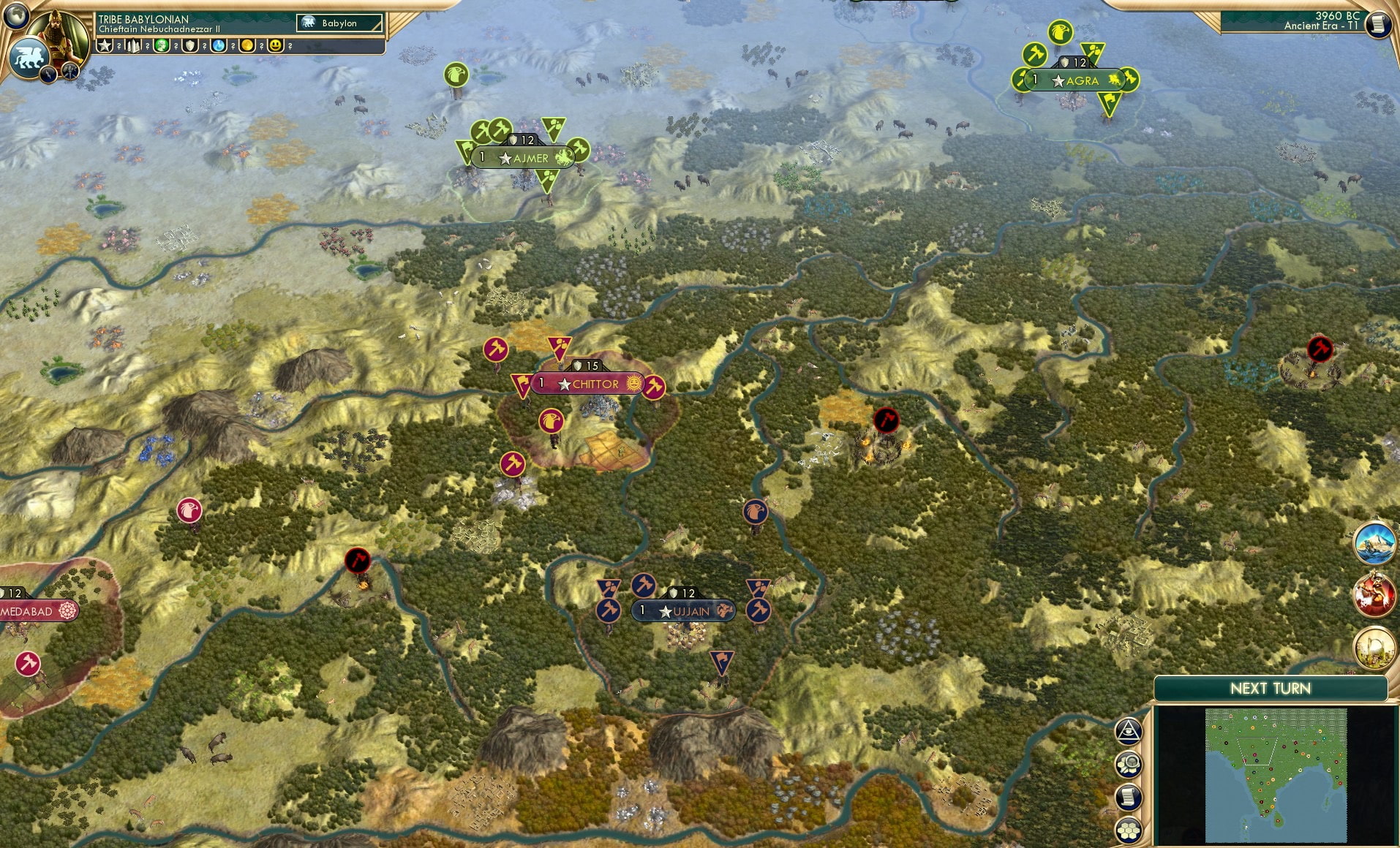Toggle the small hammer button under the leader portrait

[x=69, y=72]
